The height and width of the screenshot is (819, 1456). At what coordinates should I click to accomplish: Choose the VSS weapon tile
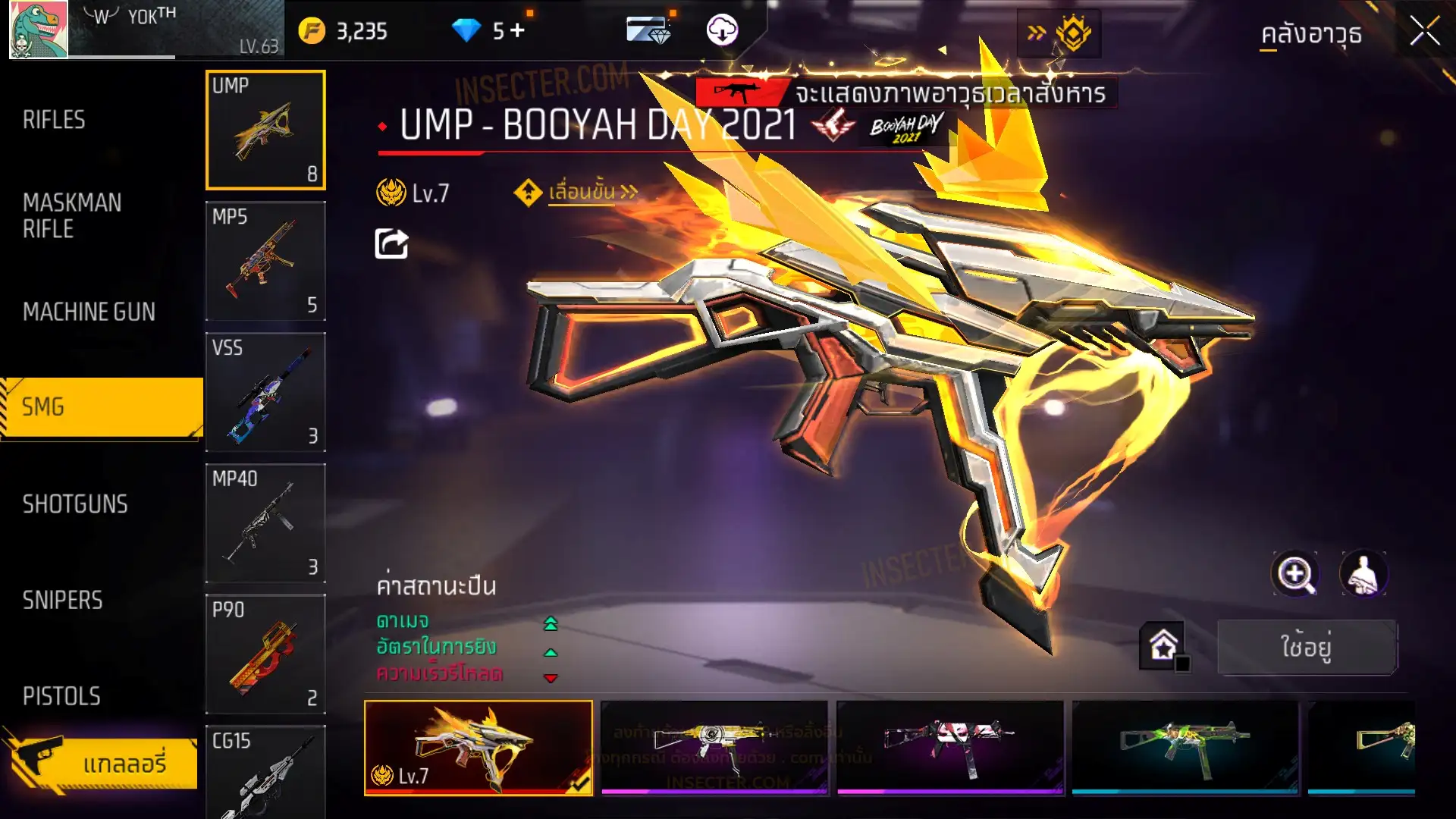(265, 392)
